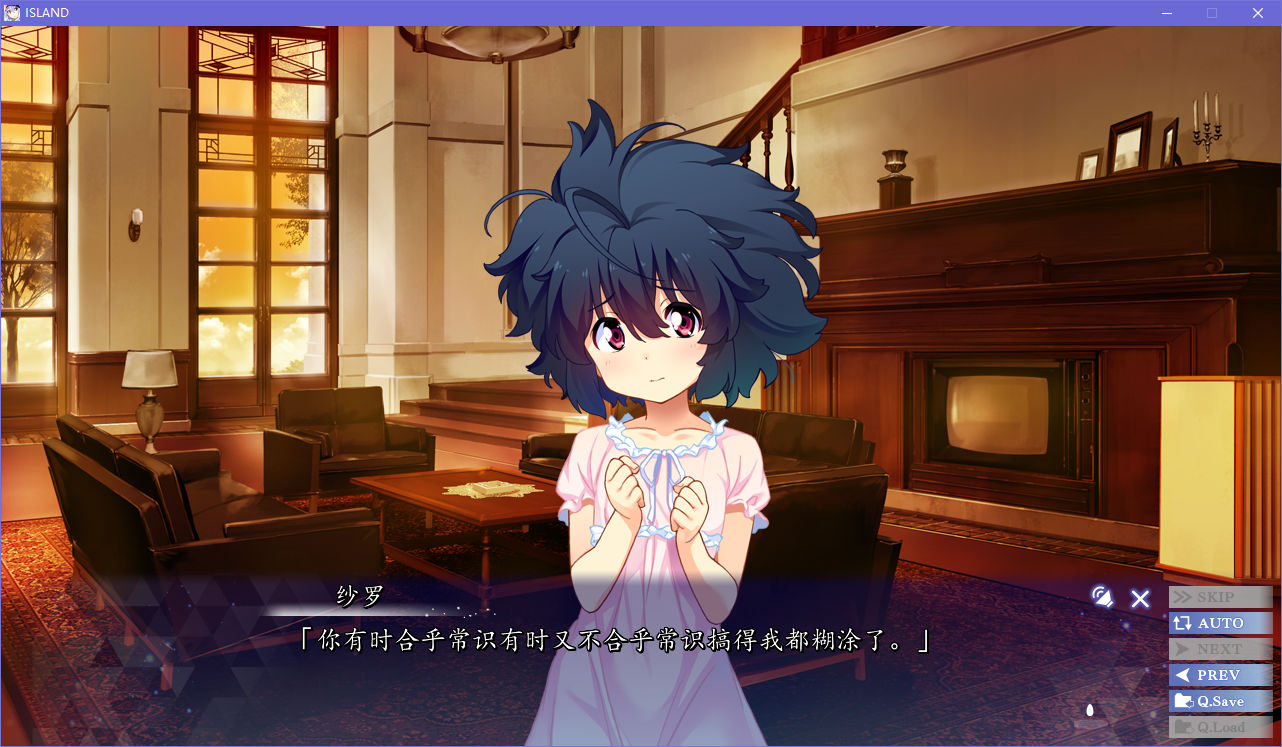Minimize the ISLAND game window
Image resolution: width=1282 pixels, height=747 pixels.
pos(1166,13)
